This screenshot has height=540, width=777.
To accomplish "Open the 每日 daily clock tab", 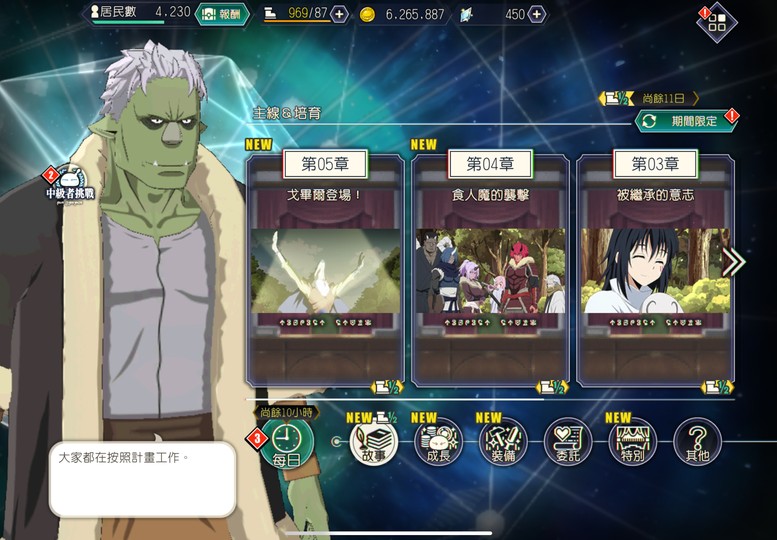I will point(286,441).
